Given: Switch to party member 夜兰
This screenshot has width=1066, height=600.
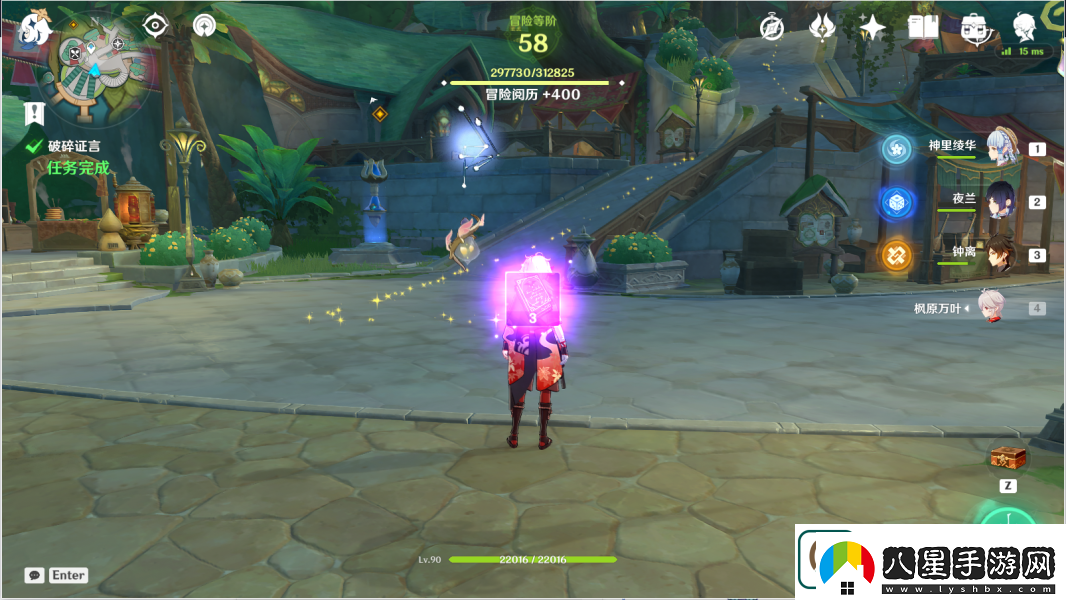Looking at the screenshot, I should pos(1000,200).
